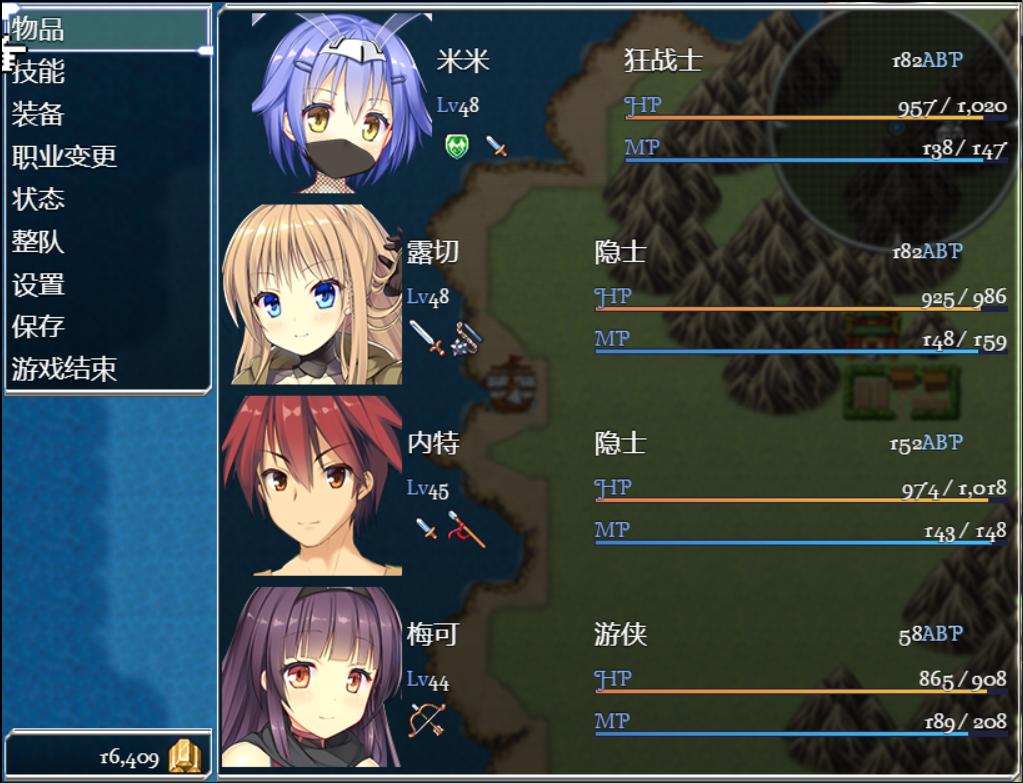Choose red-haired party member 内特
This screenshot has height=783, width=1023.
(x=312, y=487)
